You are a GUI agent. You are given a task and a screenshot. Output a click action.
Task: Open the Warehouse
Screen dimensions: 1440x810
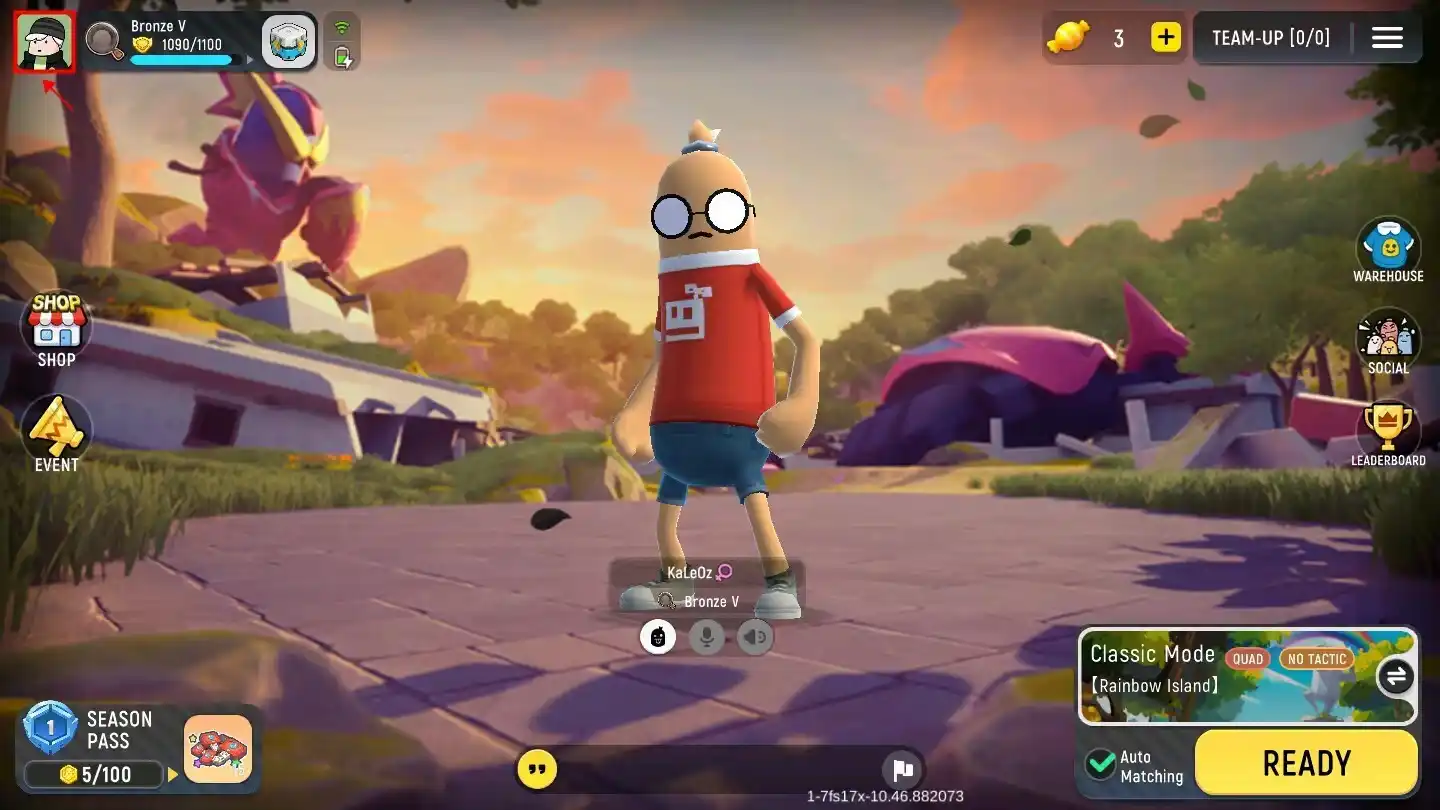[1388, 250]
